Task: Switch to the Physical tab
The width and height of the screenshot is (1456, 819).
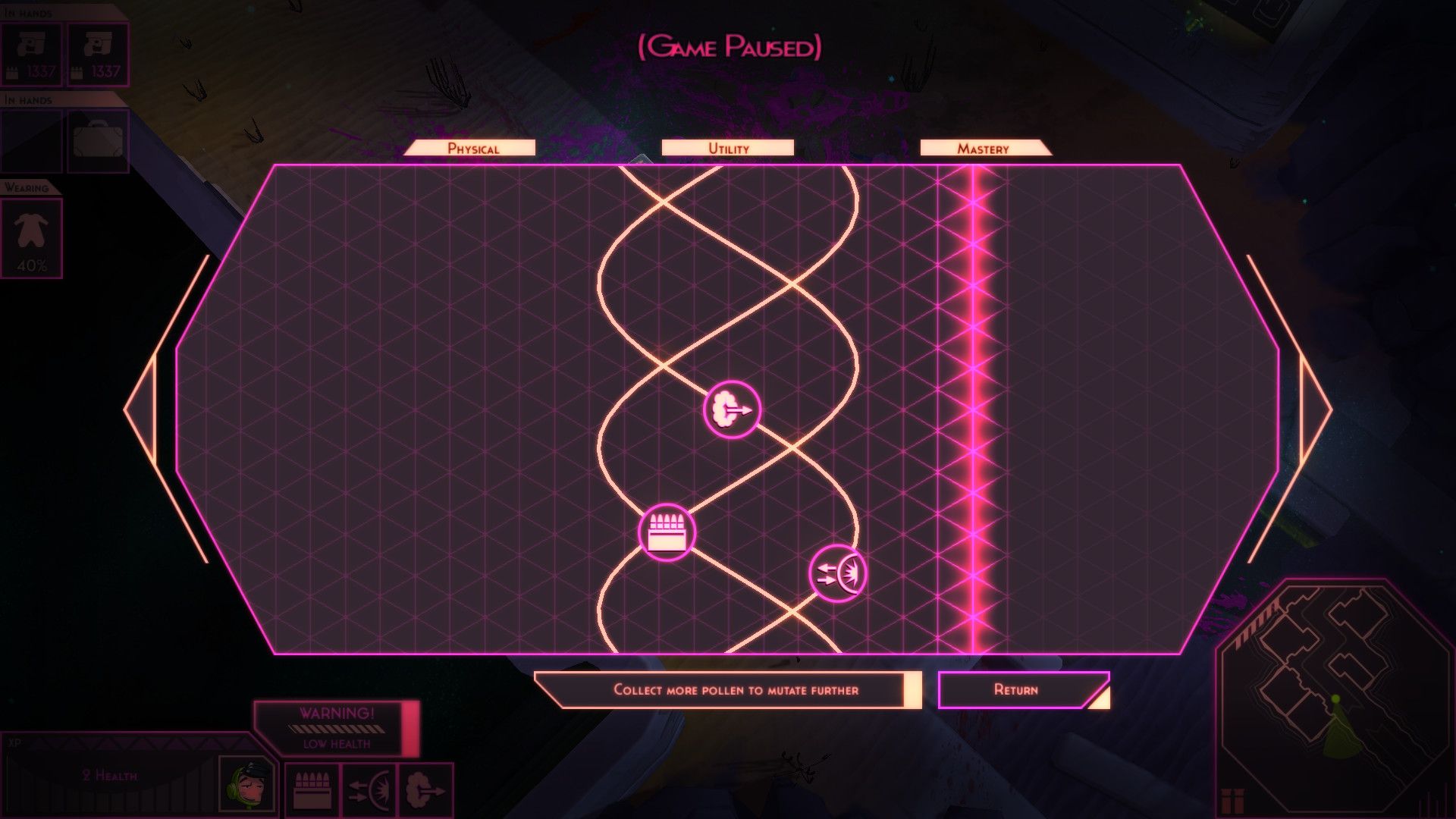Action: pos(473,148)
